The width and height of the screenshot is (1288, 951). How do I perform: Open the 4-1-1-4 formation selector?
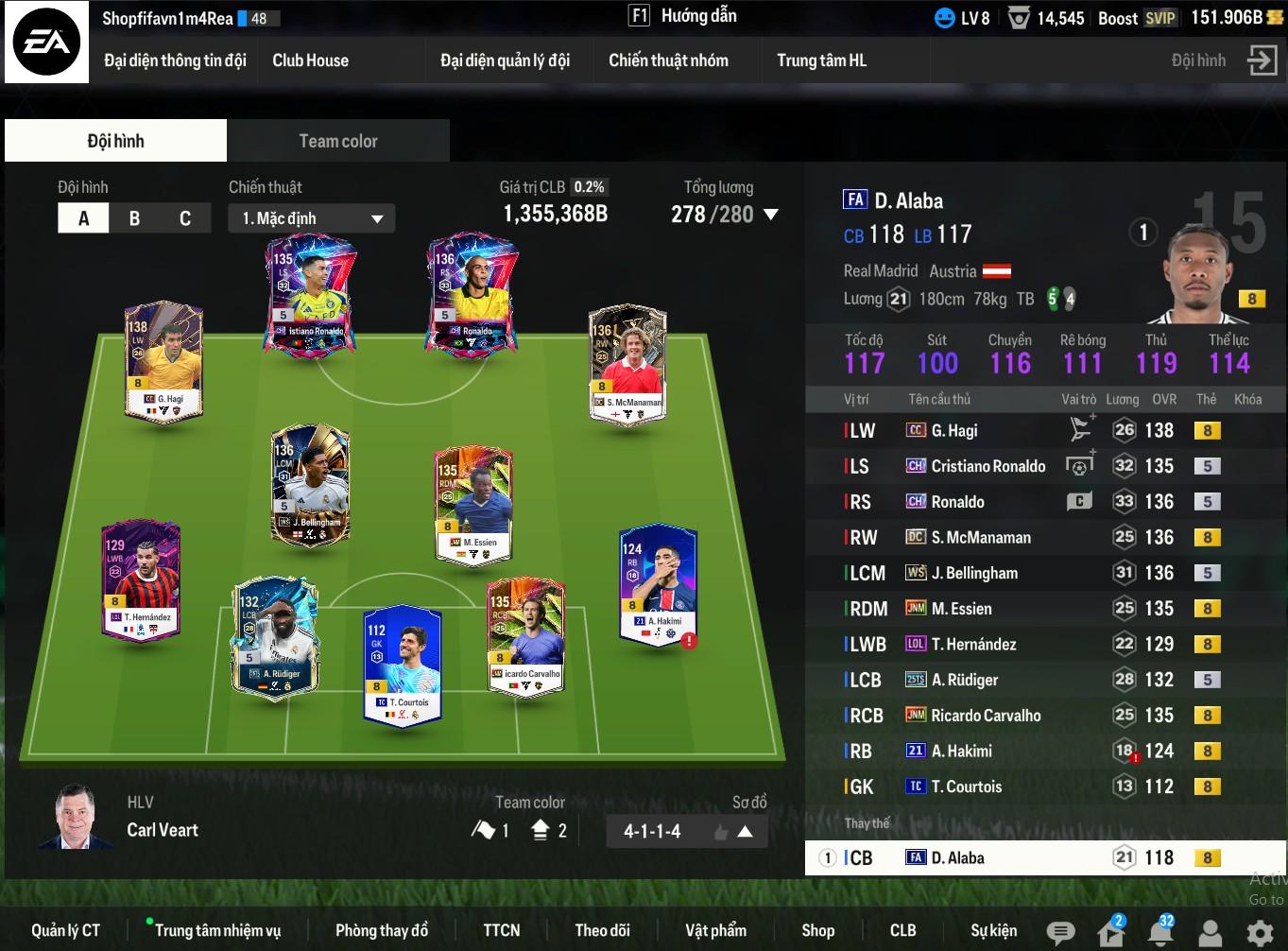pyautogui.click(x=686, y=832)
